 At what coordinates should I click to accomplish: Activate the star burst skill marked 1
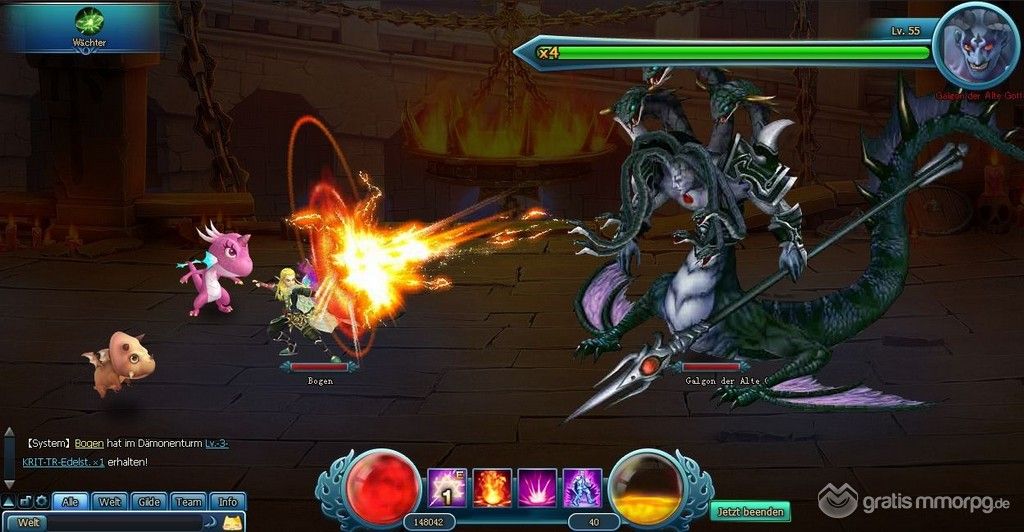(x=446, y=488)
